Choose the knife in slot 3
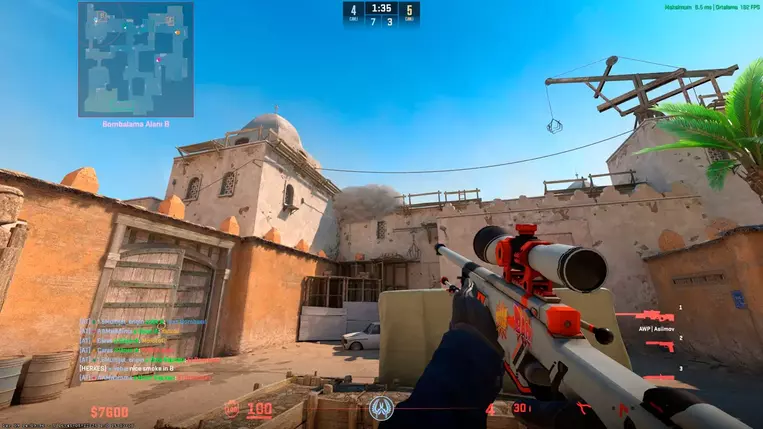 pos(658,378)
